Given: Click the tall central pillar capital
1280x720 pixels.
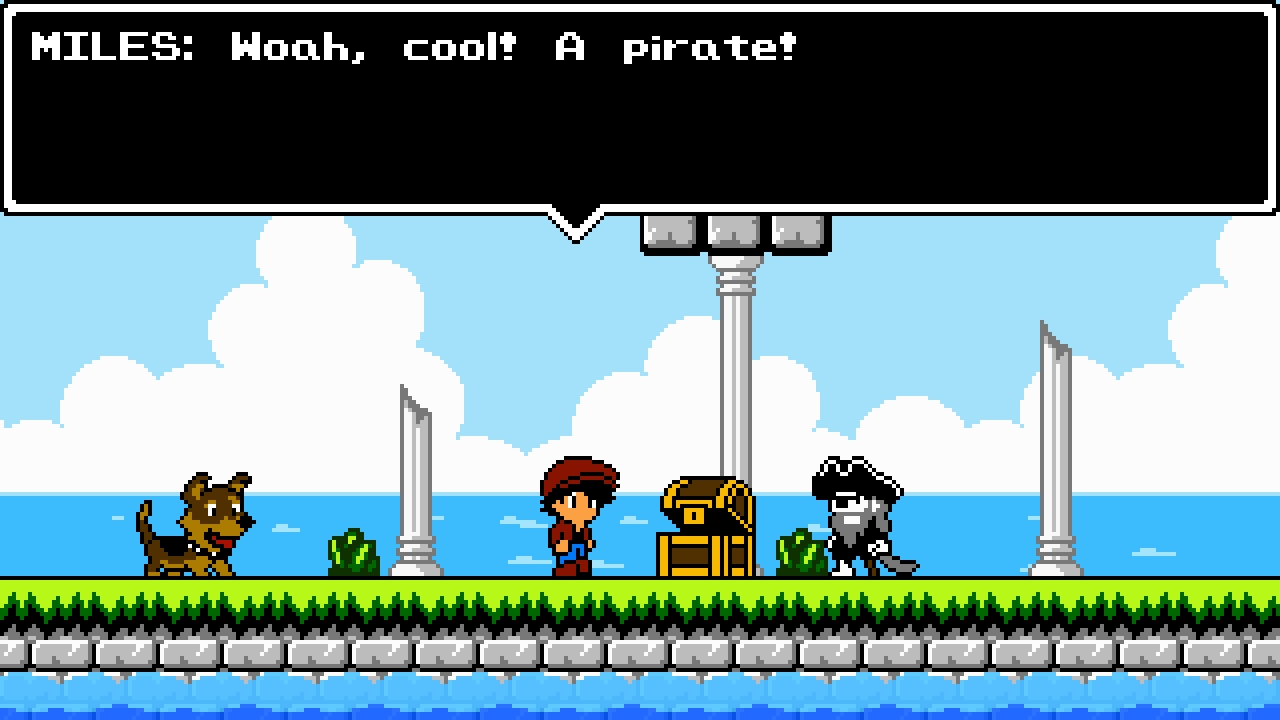Looking at the screenshot, I should (735, 265).
